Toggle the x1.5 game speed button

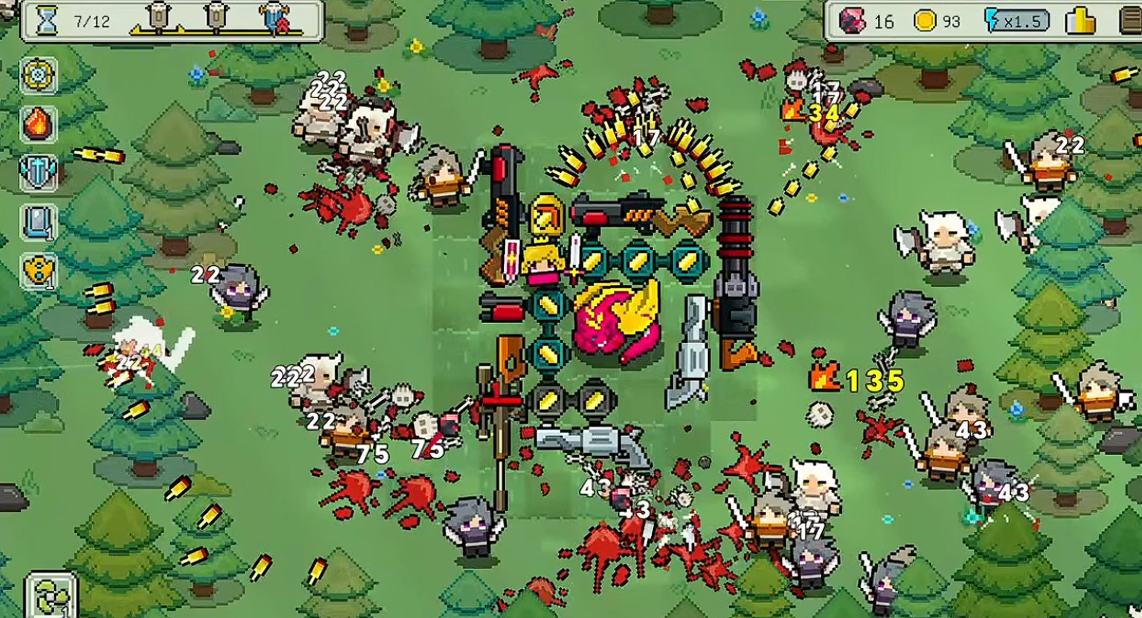1017,20
